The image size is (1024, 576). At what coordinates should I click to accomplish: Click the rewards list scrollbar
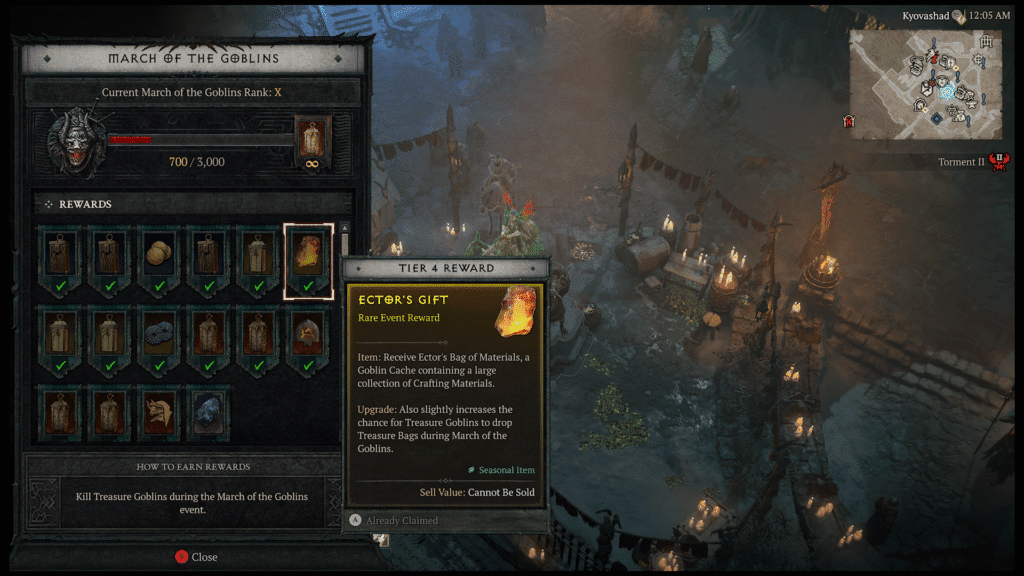[345, 240]
